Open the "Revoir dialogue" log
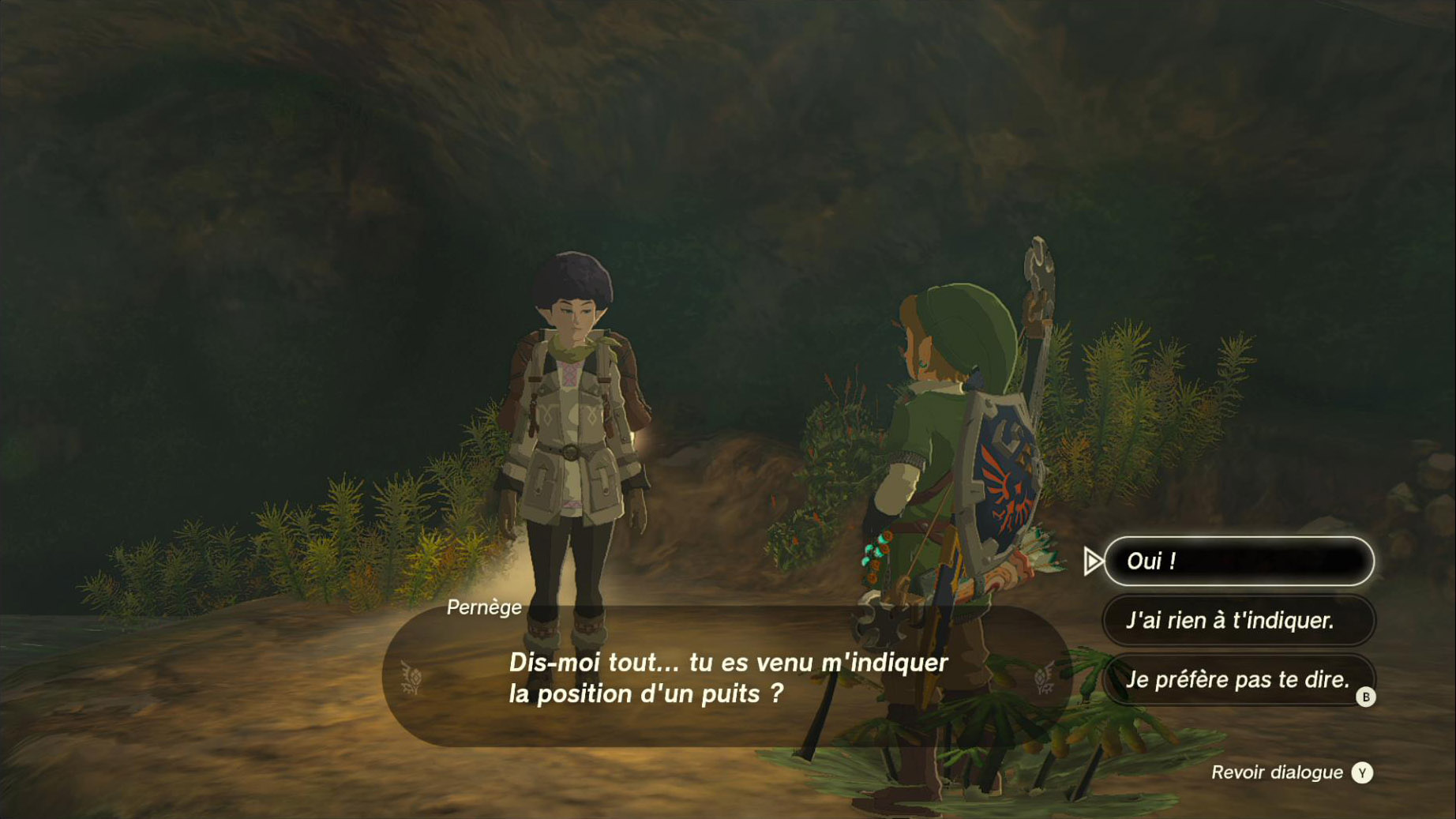1456x819 pixels. click(x=1292, y=772)
